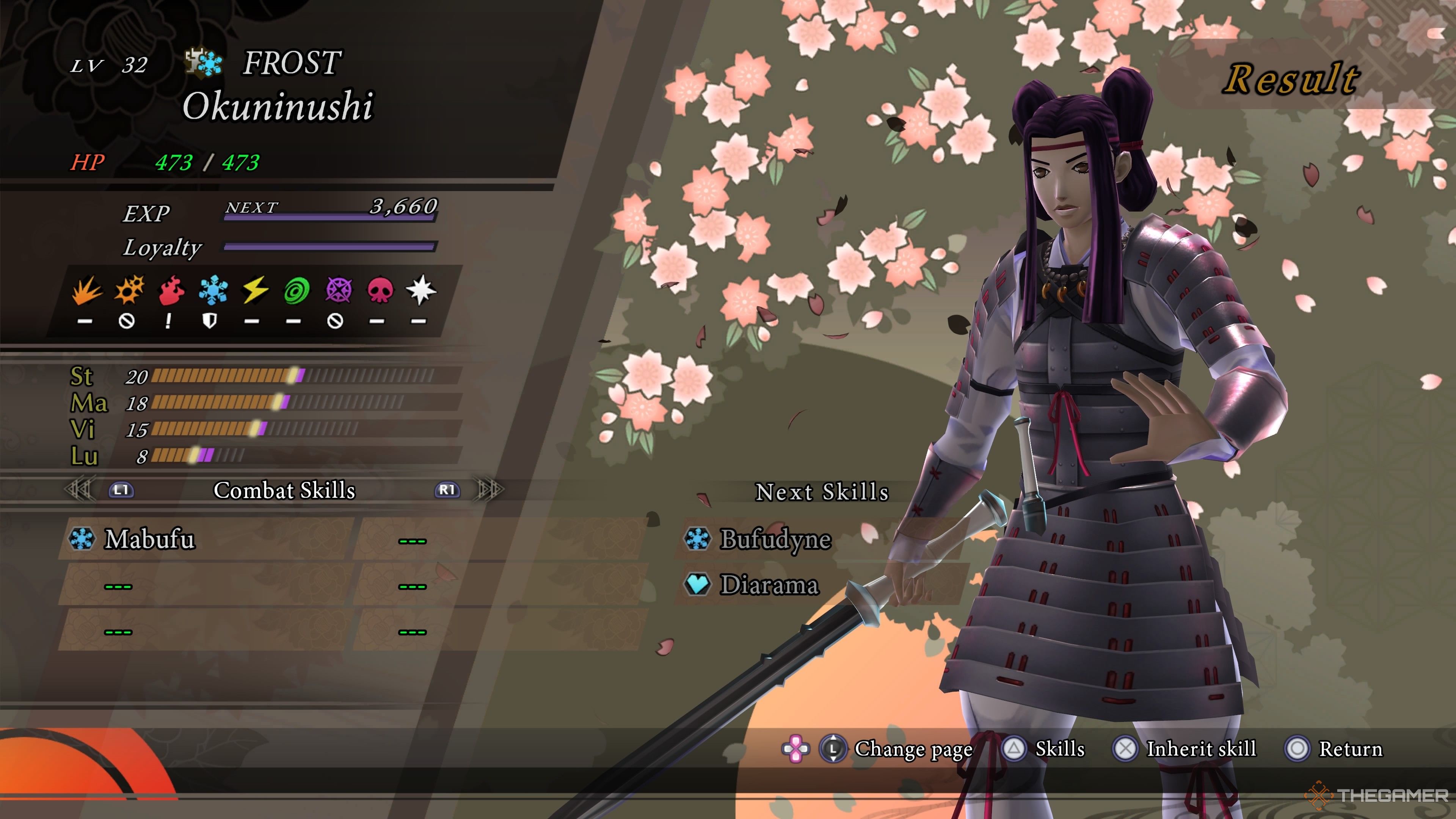1456x819 pixels.
Task: Select the Mabufu combat skill
Action: [150, 539]
